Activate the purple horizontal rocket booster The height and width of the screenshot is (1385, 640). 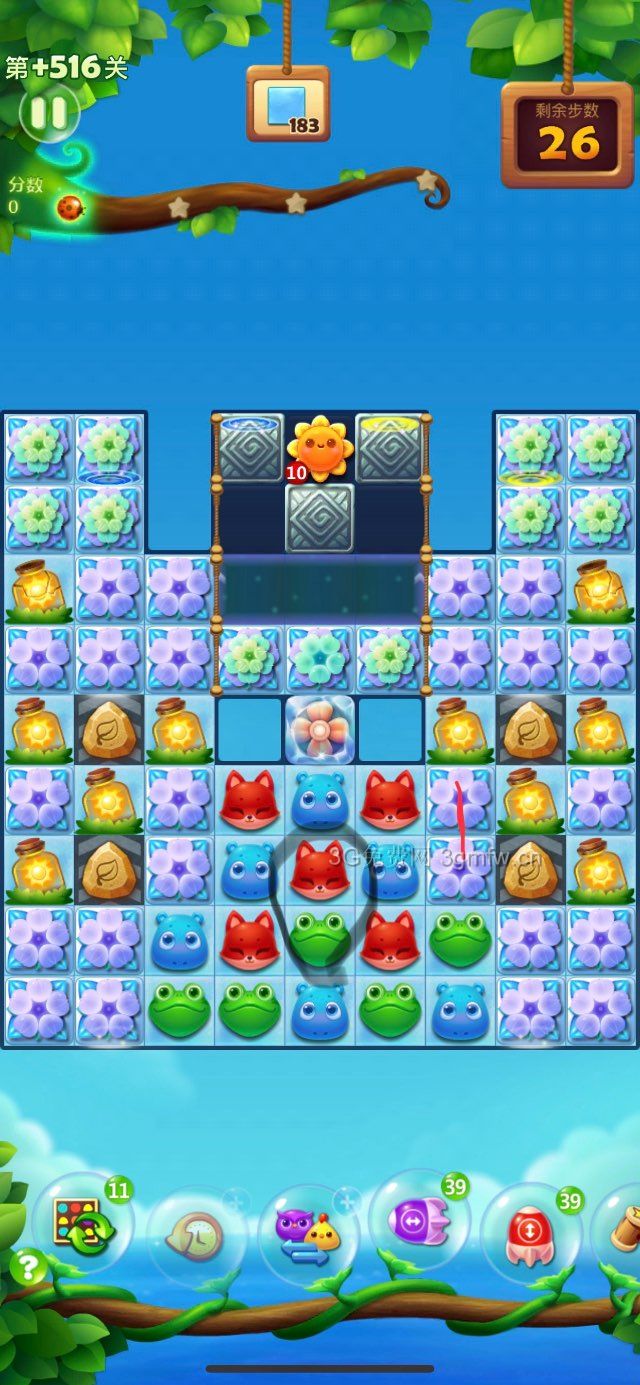click(x=418, y=1222)
